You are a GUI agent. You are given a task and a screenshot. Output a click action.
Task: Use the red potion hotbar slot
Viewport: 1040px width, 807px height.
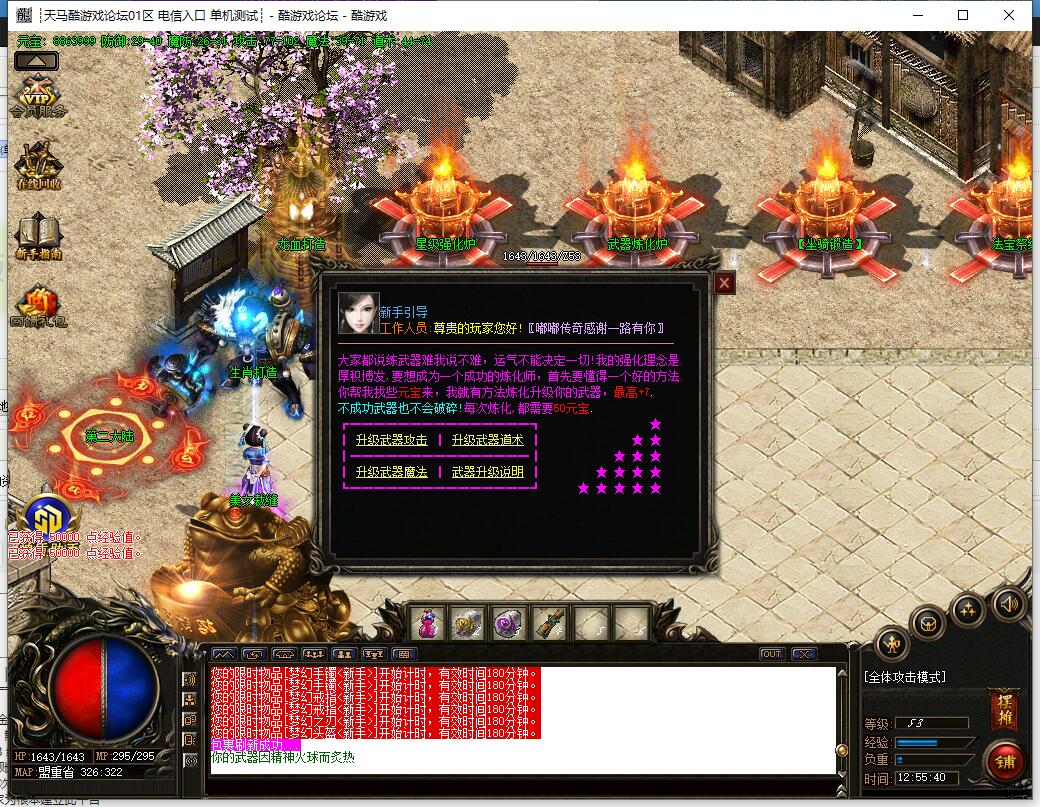coord(429,624)
